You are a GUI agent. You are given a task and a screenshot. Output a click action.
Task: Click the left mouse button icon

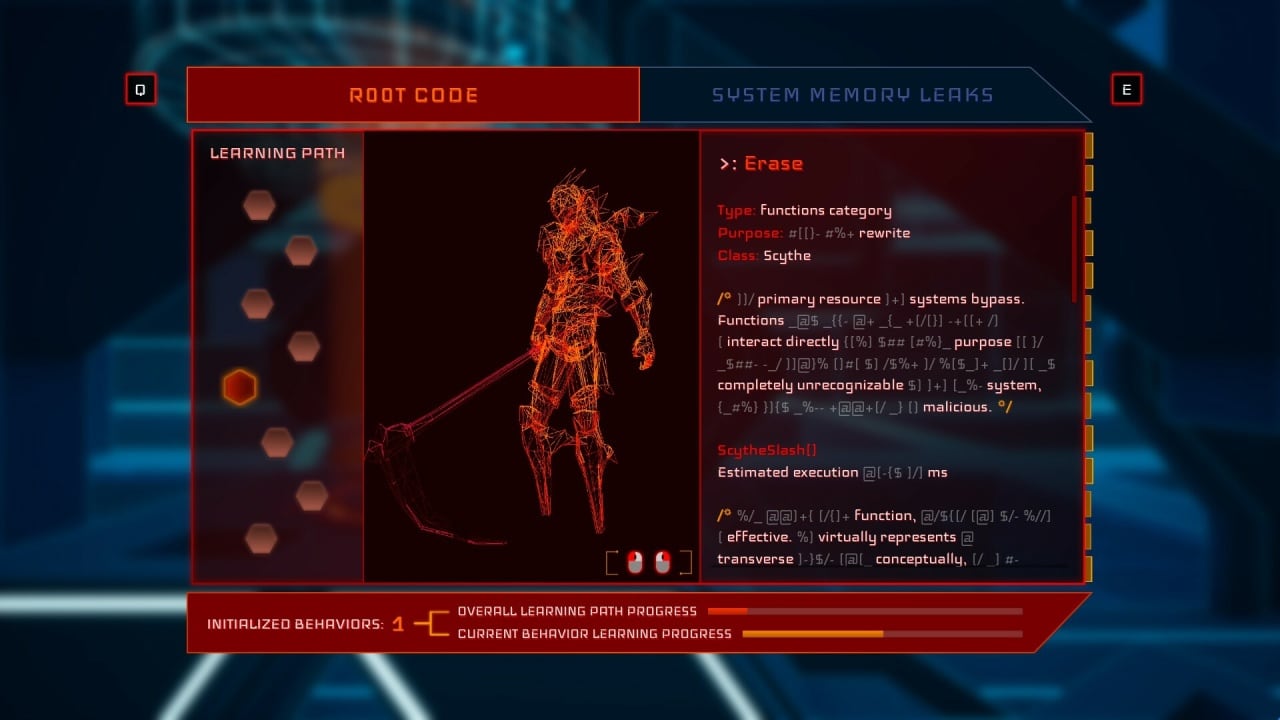tap(634, 562)
